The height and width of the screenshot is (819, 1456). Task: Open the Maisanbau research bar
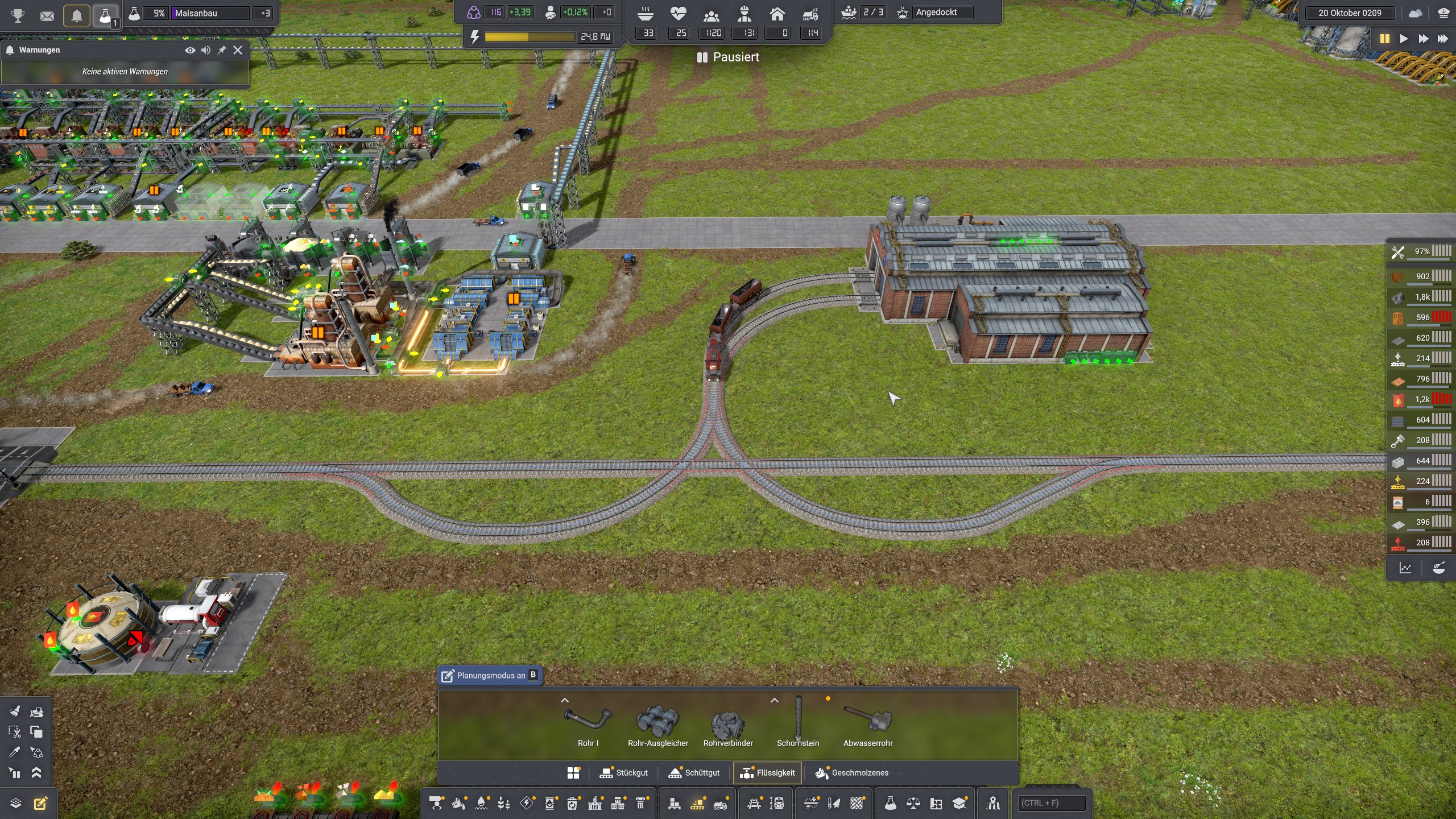(x=210, y=13)
